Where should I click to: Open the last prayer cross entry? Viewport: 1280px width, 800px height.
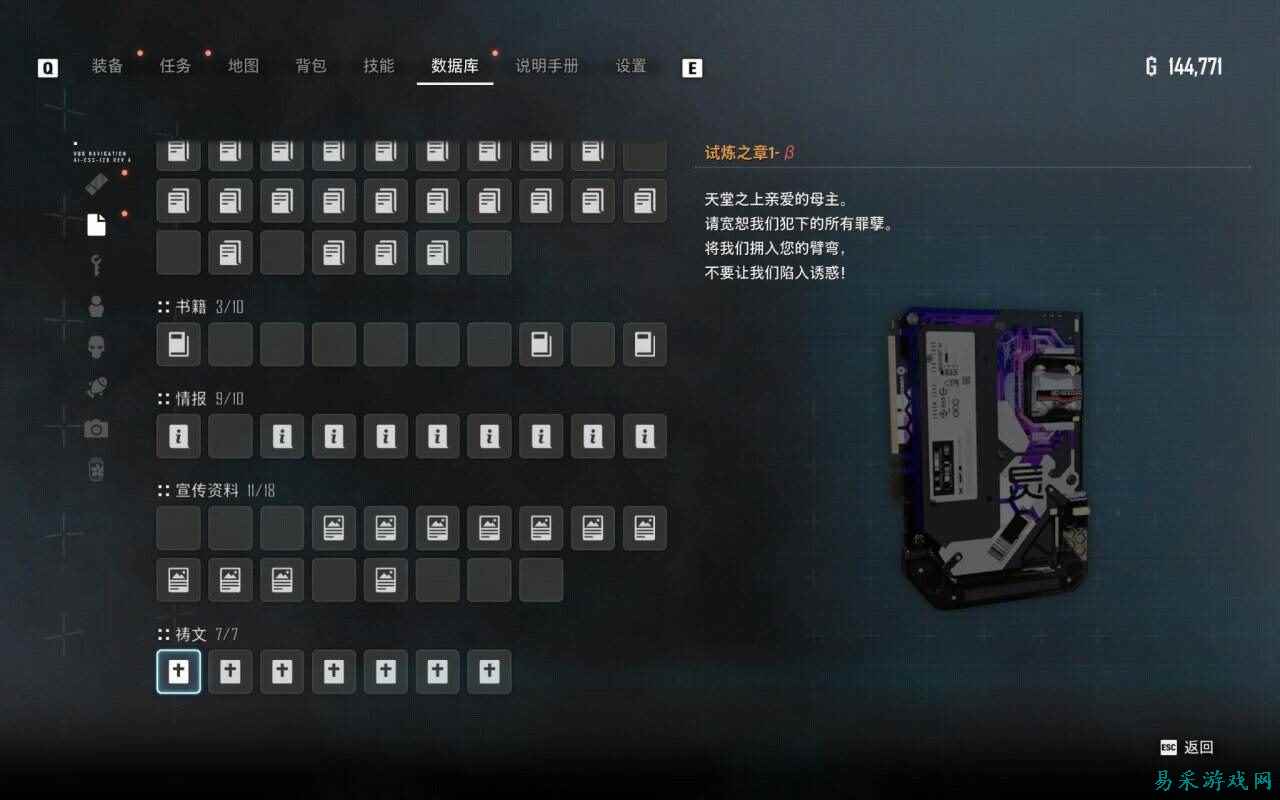pyautogui.click(x=489, y=671)
